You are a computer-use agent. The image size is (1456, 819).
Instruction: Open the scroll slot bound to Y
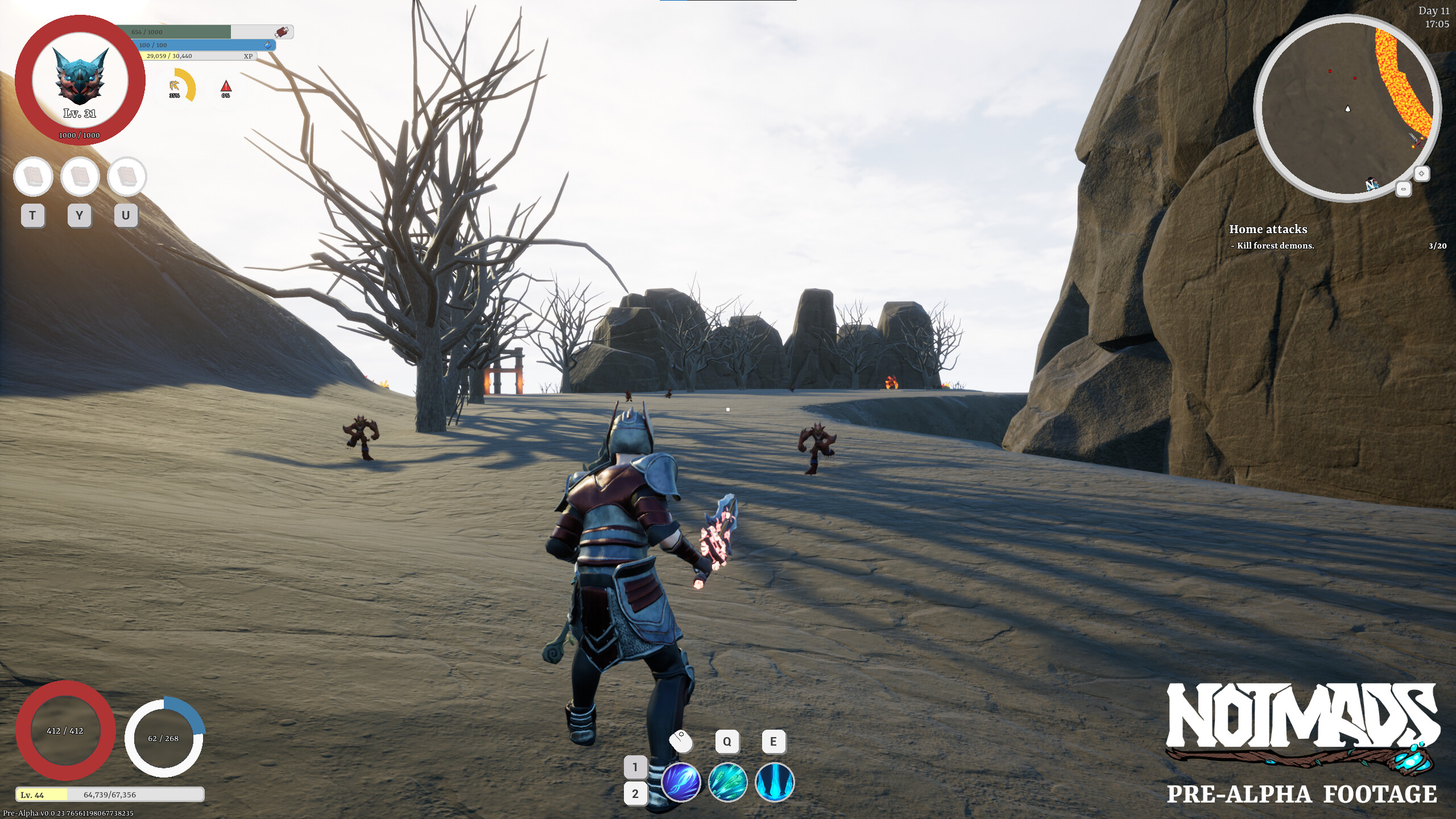point(79,177)
